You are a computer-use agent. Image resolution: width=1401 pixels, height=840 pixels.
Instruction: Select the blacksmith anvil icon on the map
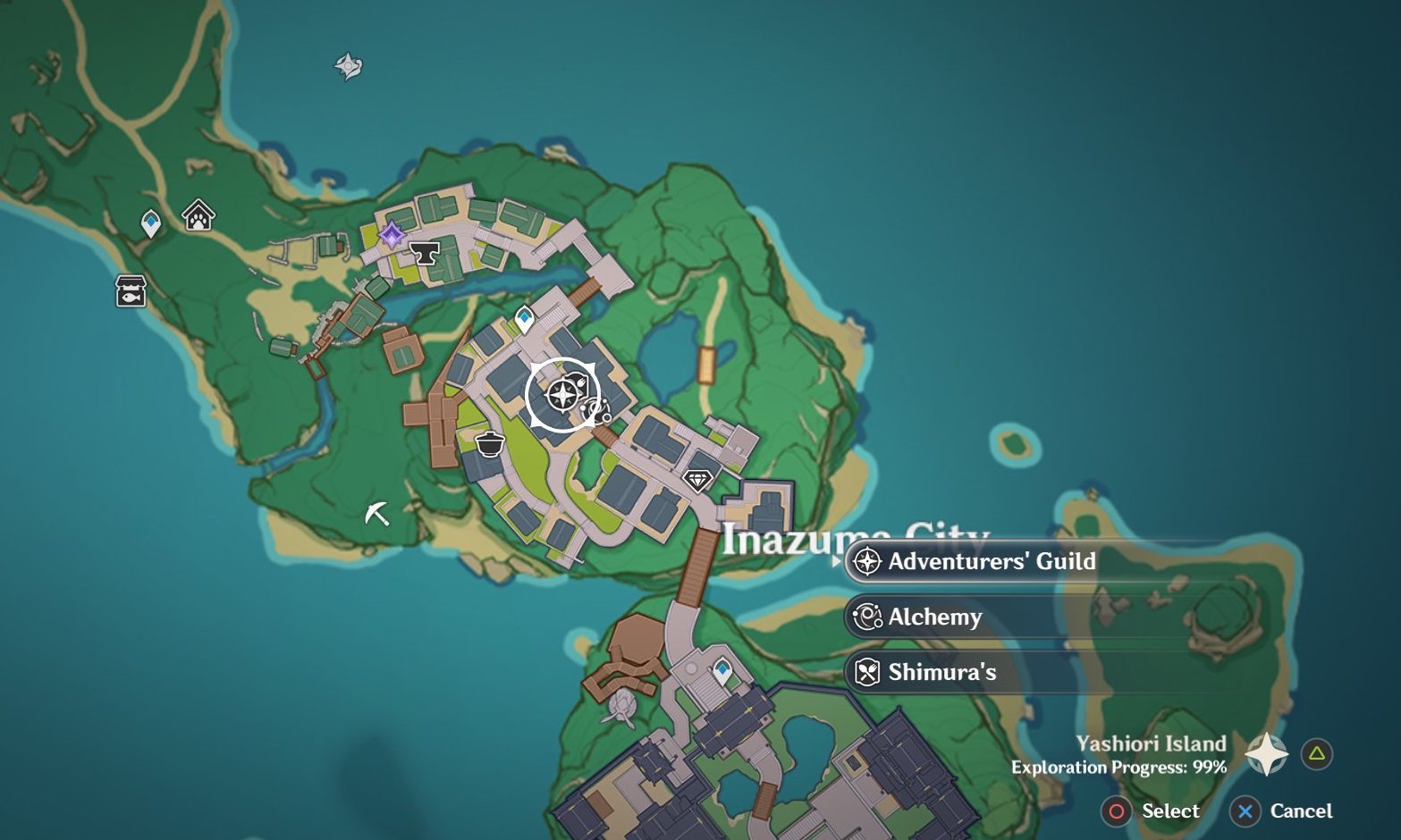click(x=425, y=253)
